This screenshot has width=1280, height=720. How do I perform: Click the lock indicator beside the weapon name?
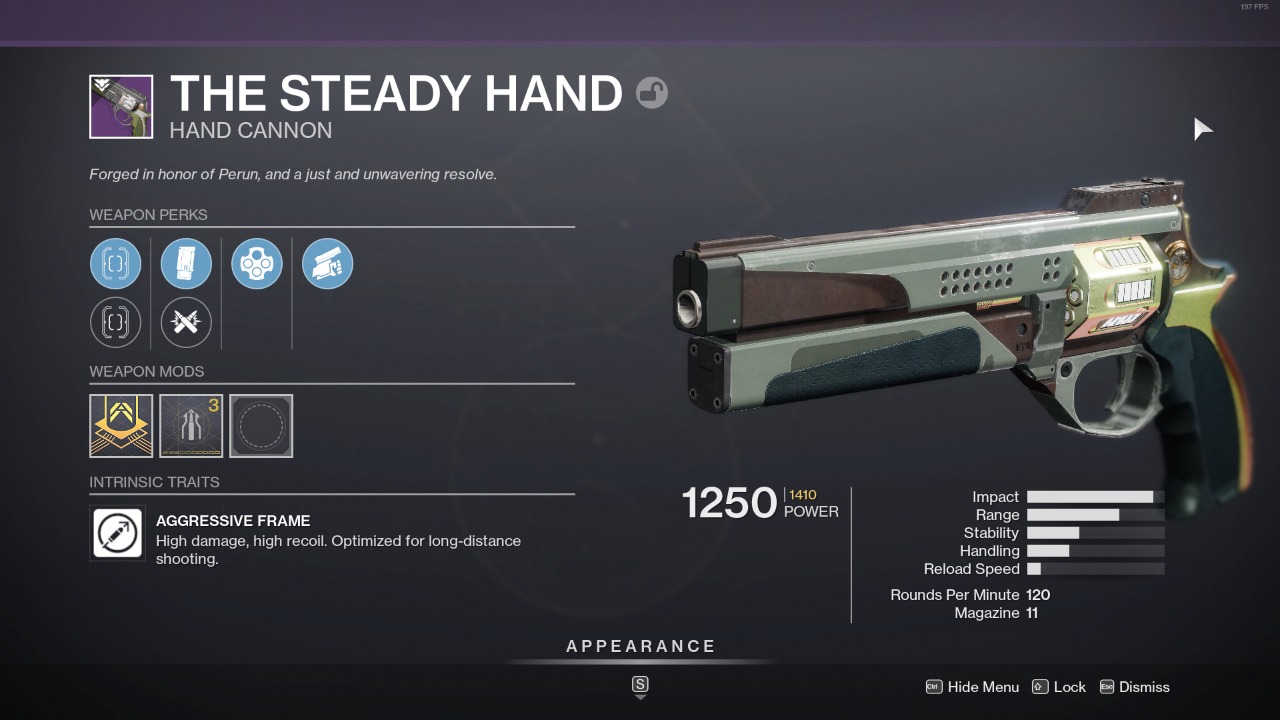pos(652,93)
